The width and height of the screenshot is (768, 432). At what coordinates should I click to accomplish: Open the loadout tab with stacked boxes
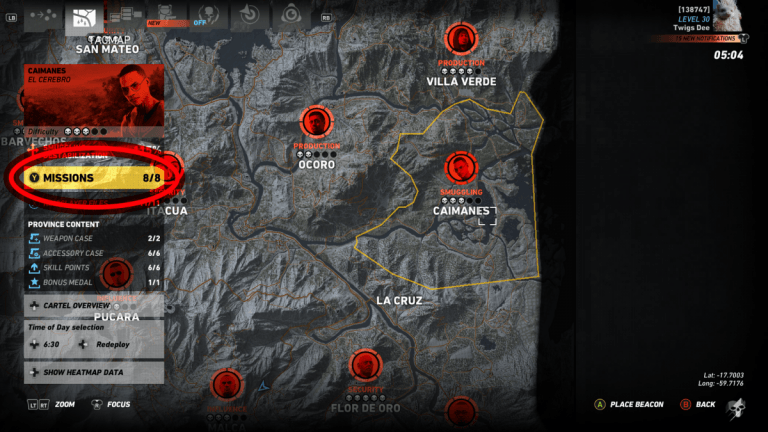pos(124,15)
